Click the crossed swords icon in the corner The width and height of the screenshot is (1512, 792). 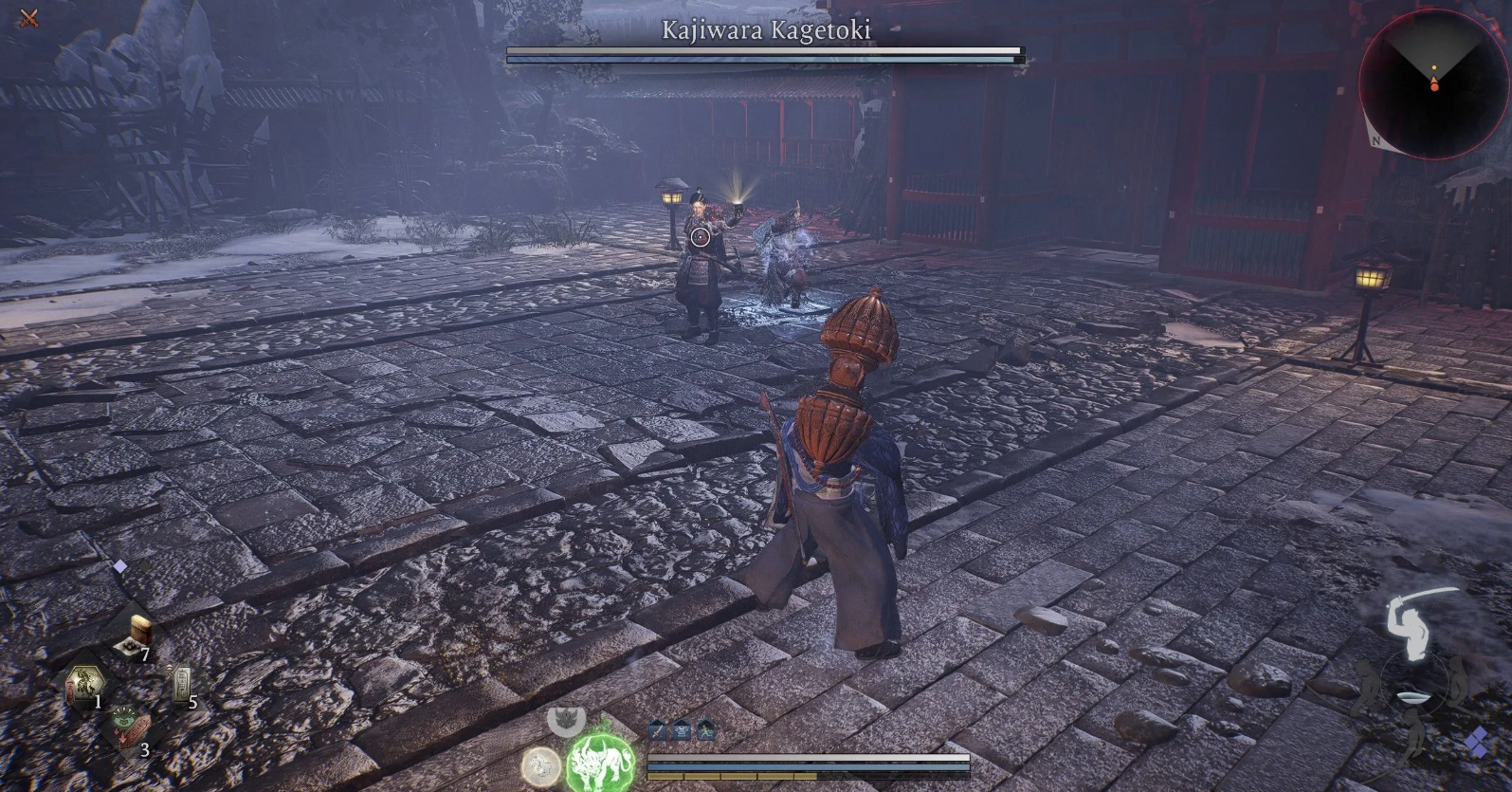(28, 17)
